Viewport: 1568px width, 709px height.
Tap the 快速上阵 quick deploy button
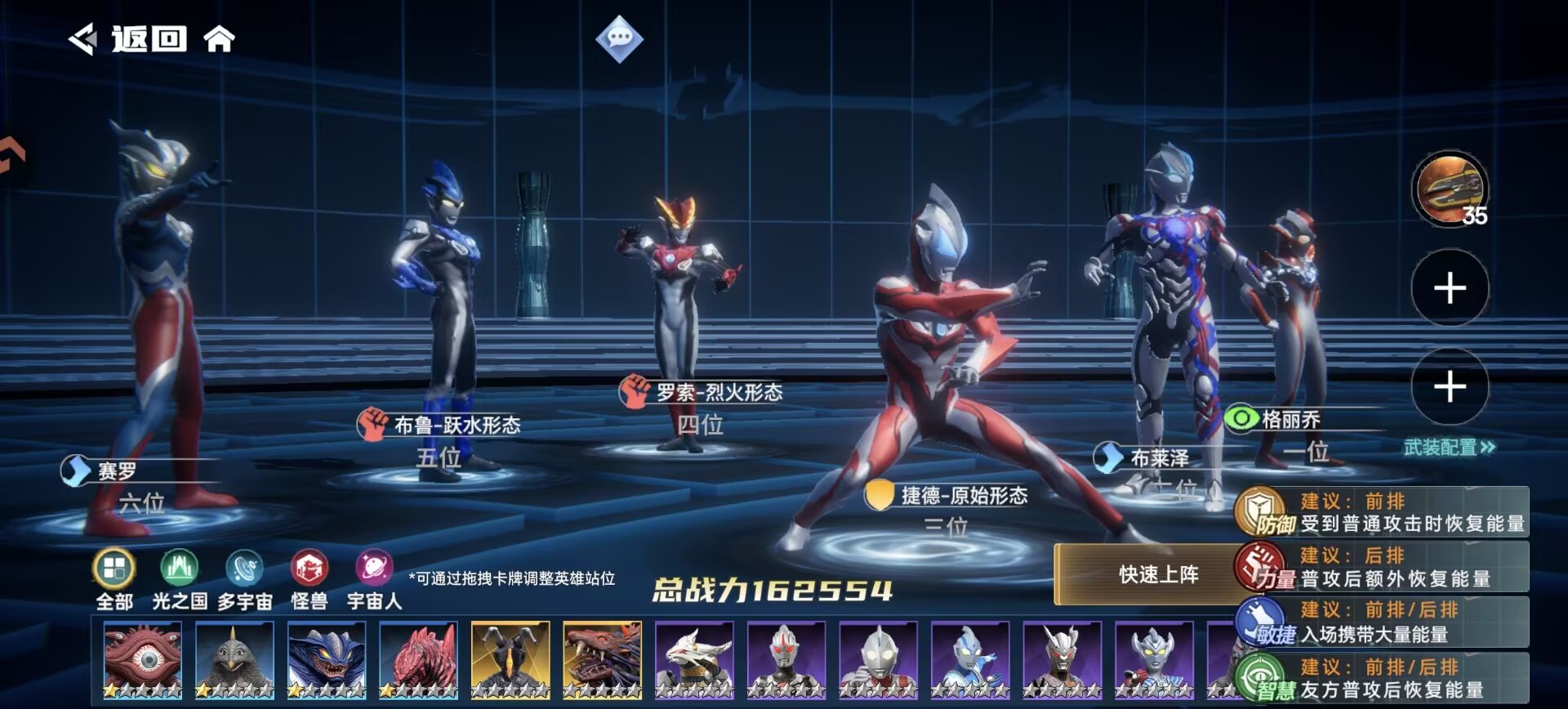pyautogui.click(x=1158, y=575)
